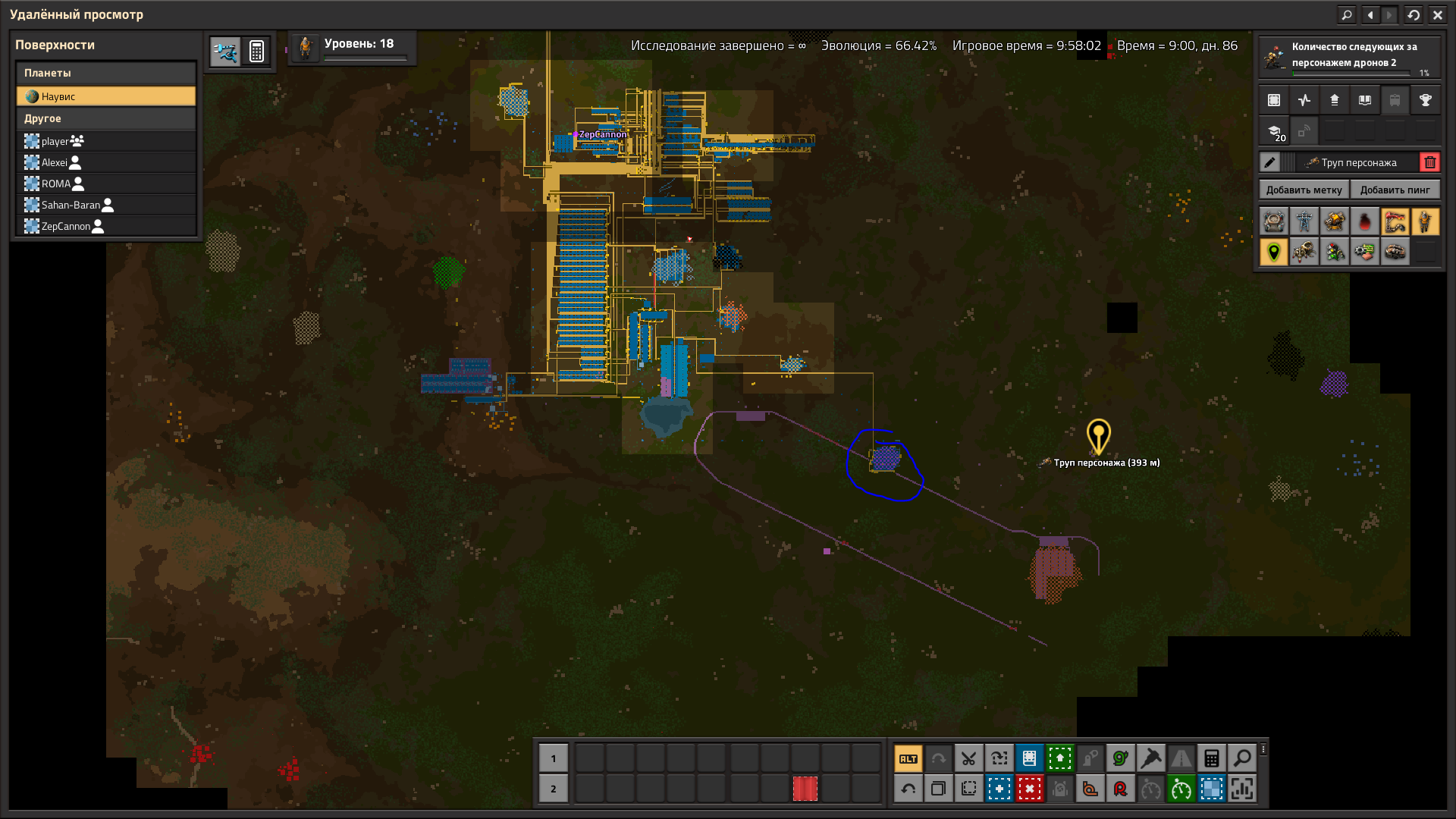The height and width of the screenshot is (819, 1456).
Task: Activate the scissors cut tool
Action: [x=968, y=758]
